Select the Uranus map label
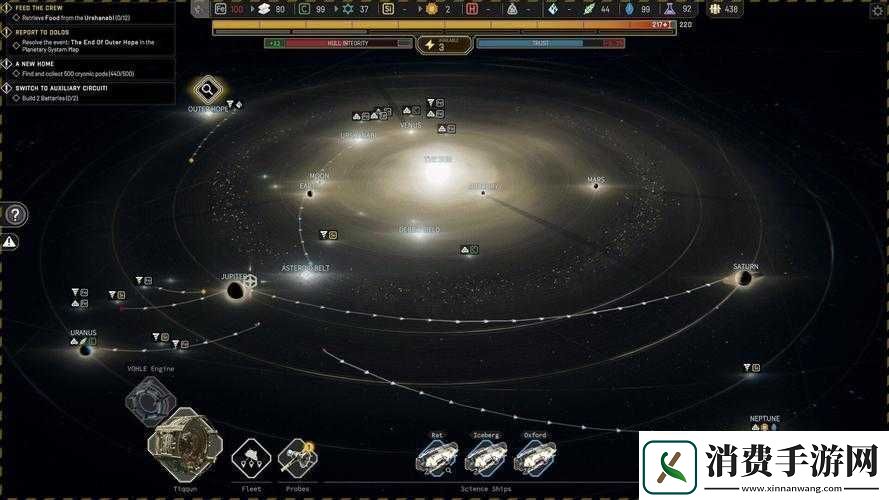This screenshot has height=500, width=889. coord(83,332)
